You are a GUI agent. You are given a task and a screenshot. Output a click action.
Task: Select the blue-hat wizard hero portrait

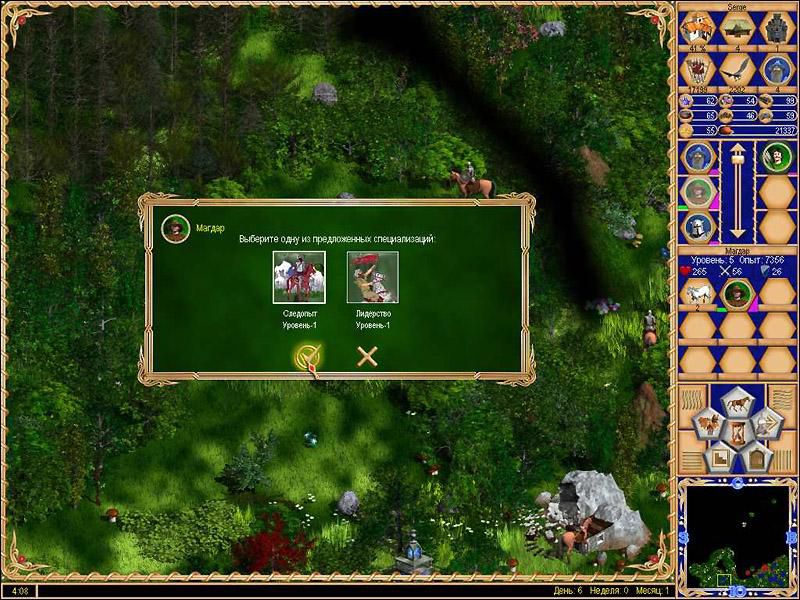coord(697,157)
